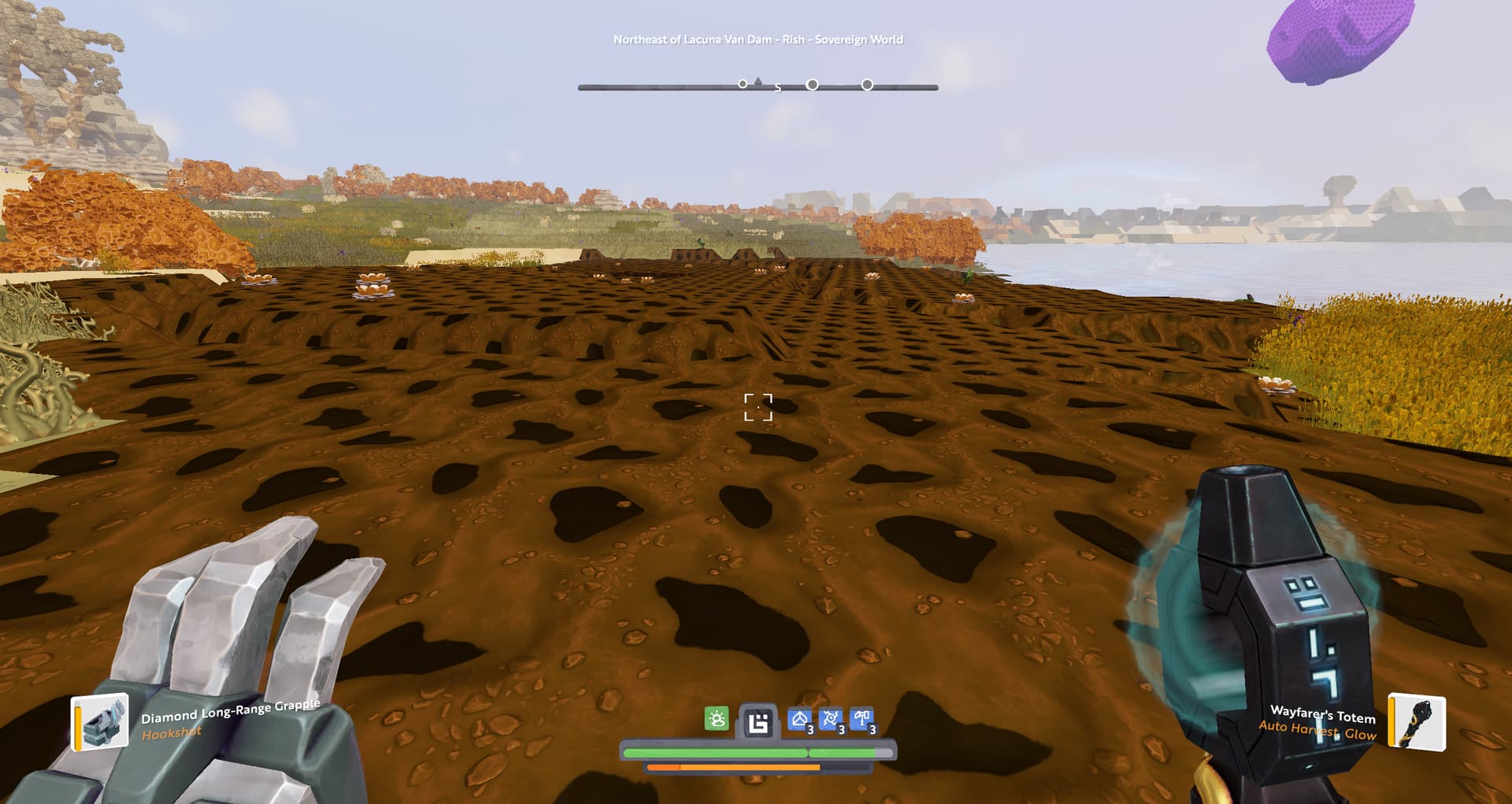Select the Wayfarer's Totem item slot
This screenshot has width=1512, height=804.
point(1417,721)
